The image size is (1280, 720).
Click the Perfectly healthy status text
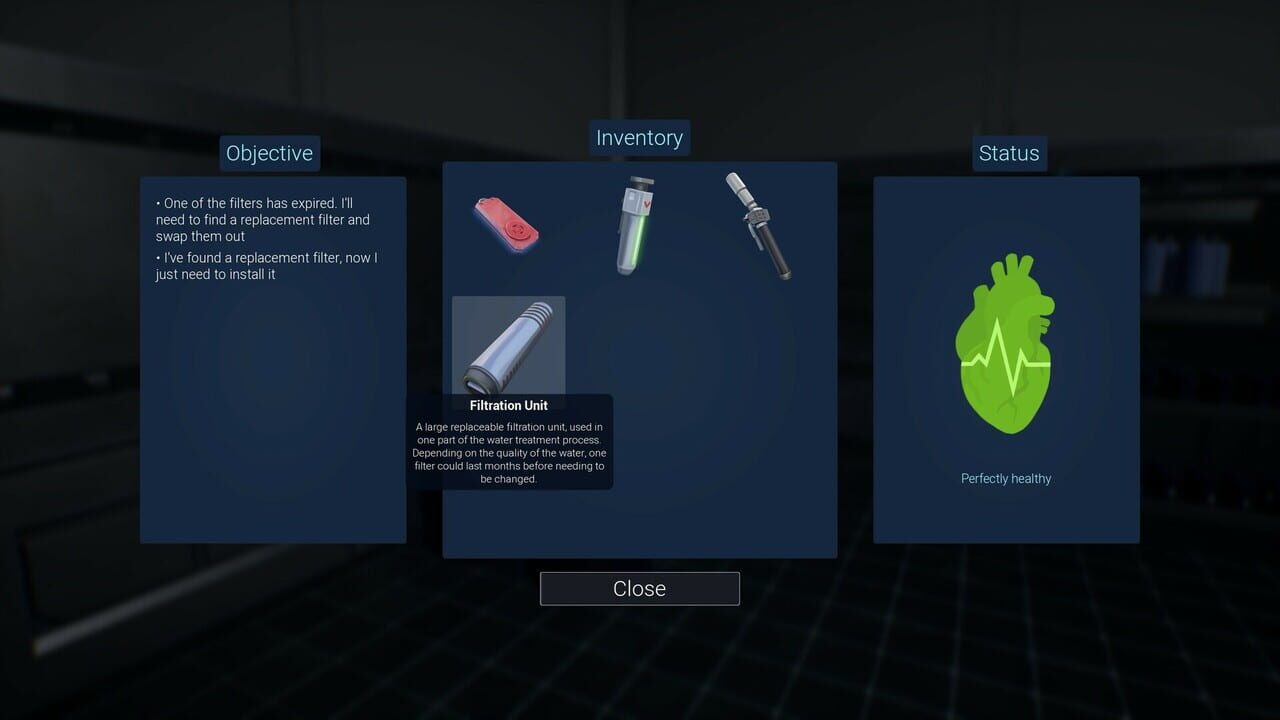pos(1006,478)
